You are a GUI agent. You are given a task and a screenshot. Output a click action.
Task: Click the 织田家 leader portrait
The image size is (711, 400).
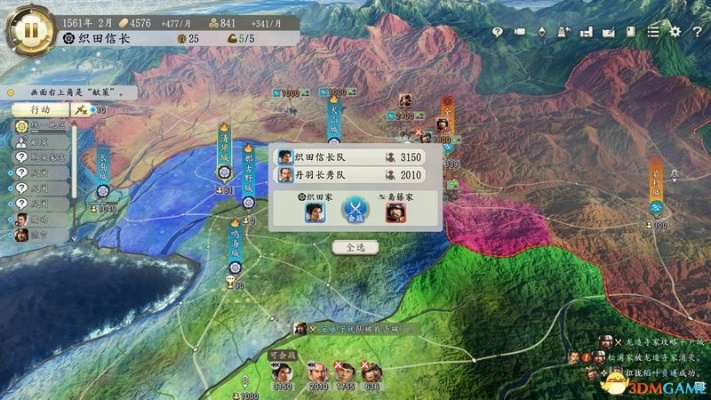[315, 212]
